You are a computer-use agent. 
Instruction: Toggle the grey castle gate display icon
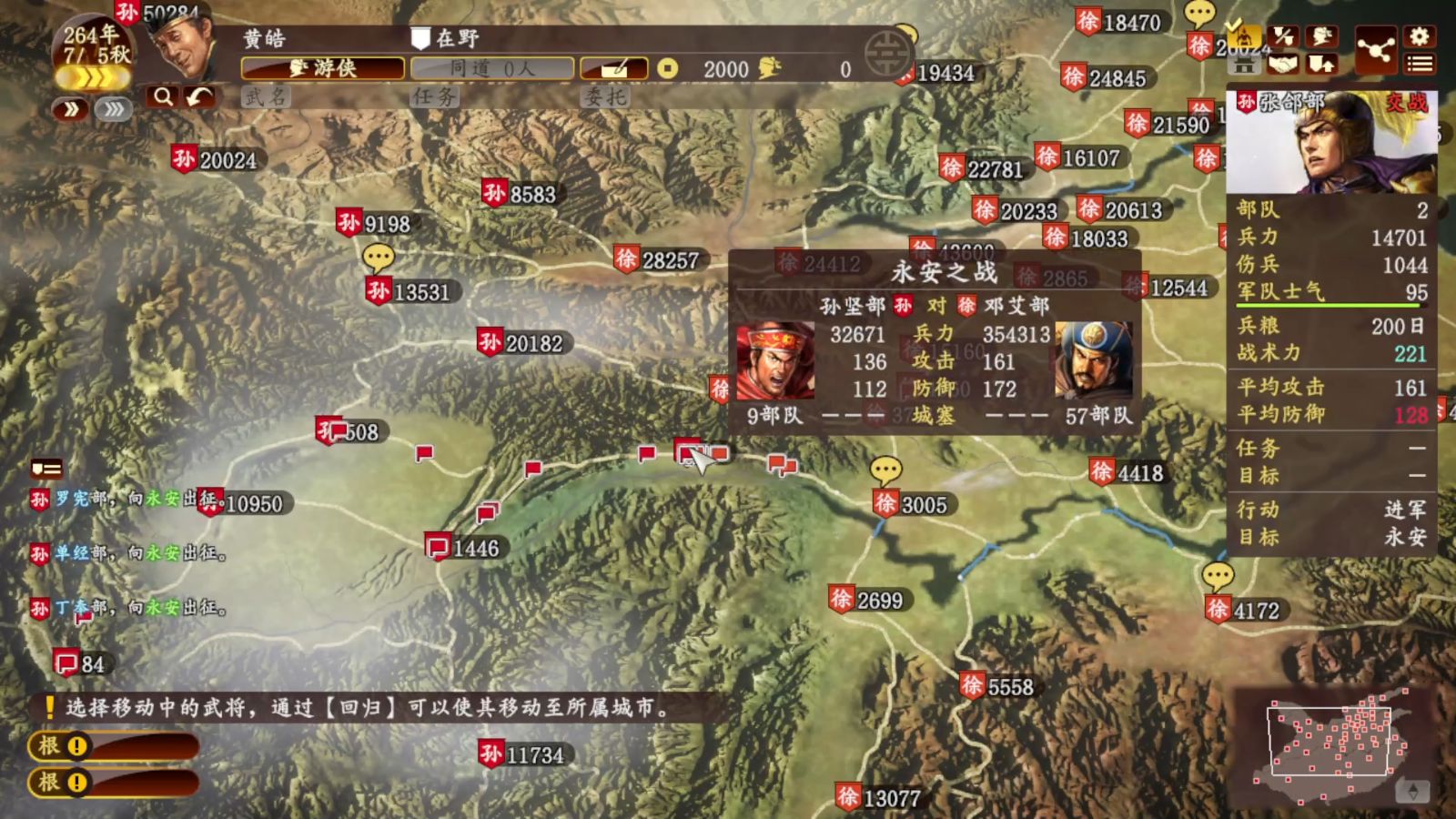coord(1243,65)
